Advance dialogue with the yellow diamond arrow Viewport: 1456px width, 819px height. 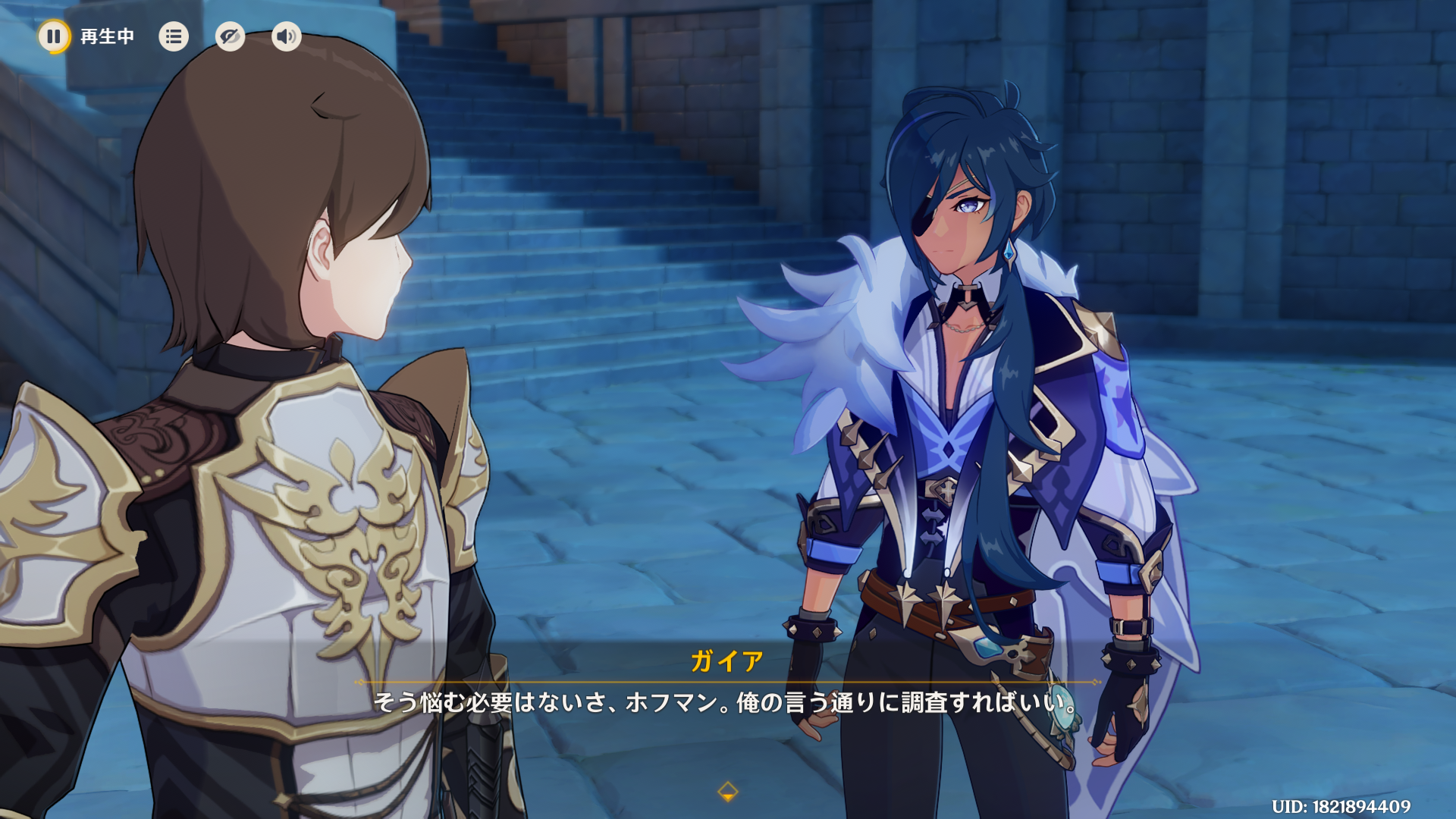[x=727, y=792]
